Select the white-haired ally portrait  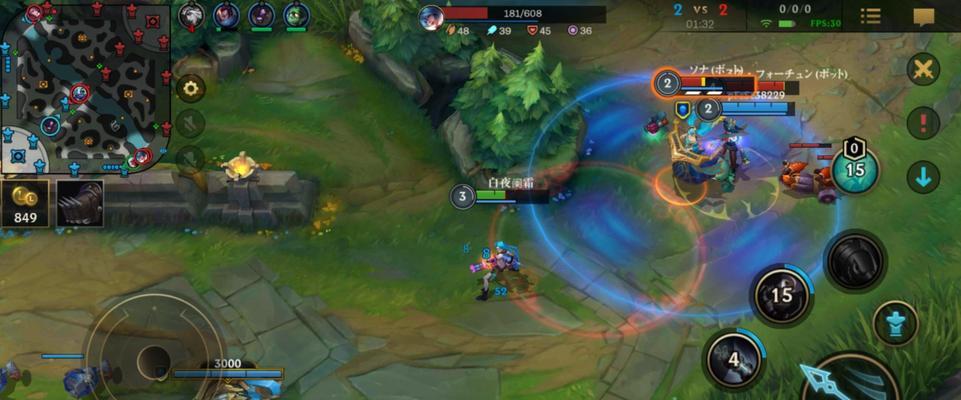point(192,15)
